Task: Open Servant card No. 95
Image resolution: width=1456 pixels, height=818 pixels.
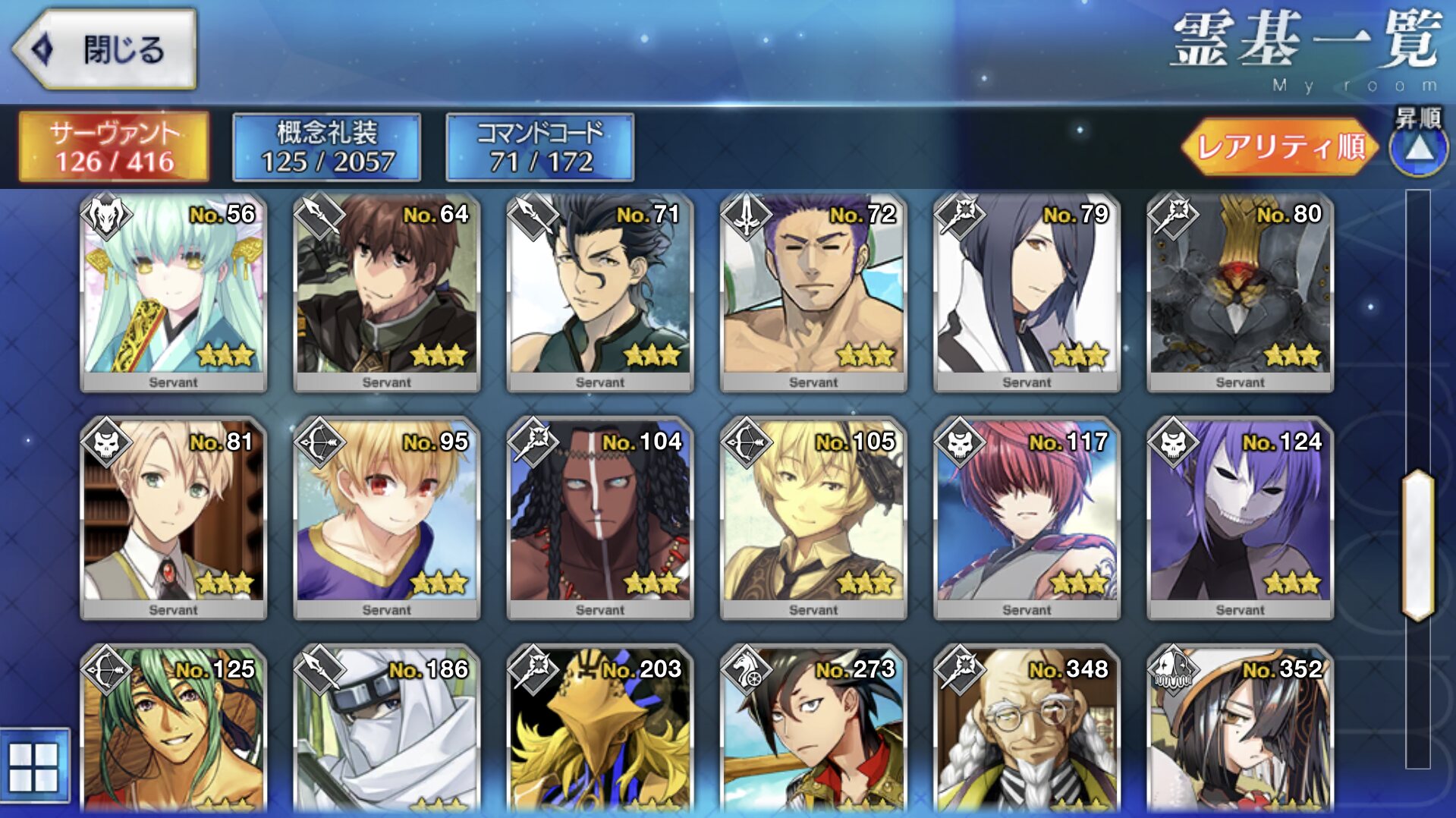Action: point(387,518)
